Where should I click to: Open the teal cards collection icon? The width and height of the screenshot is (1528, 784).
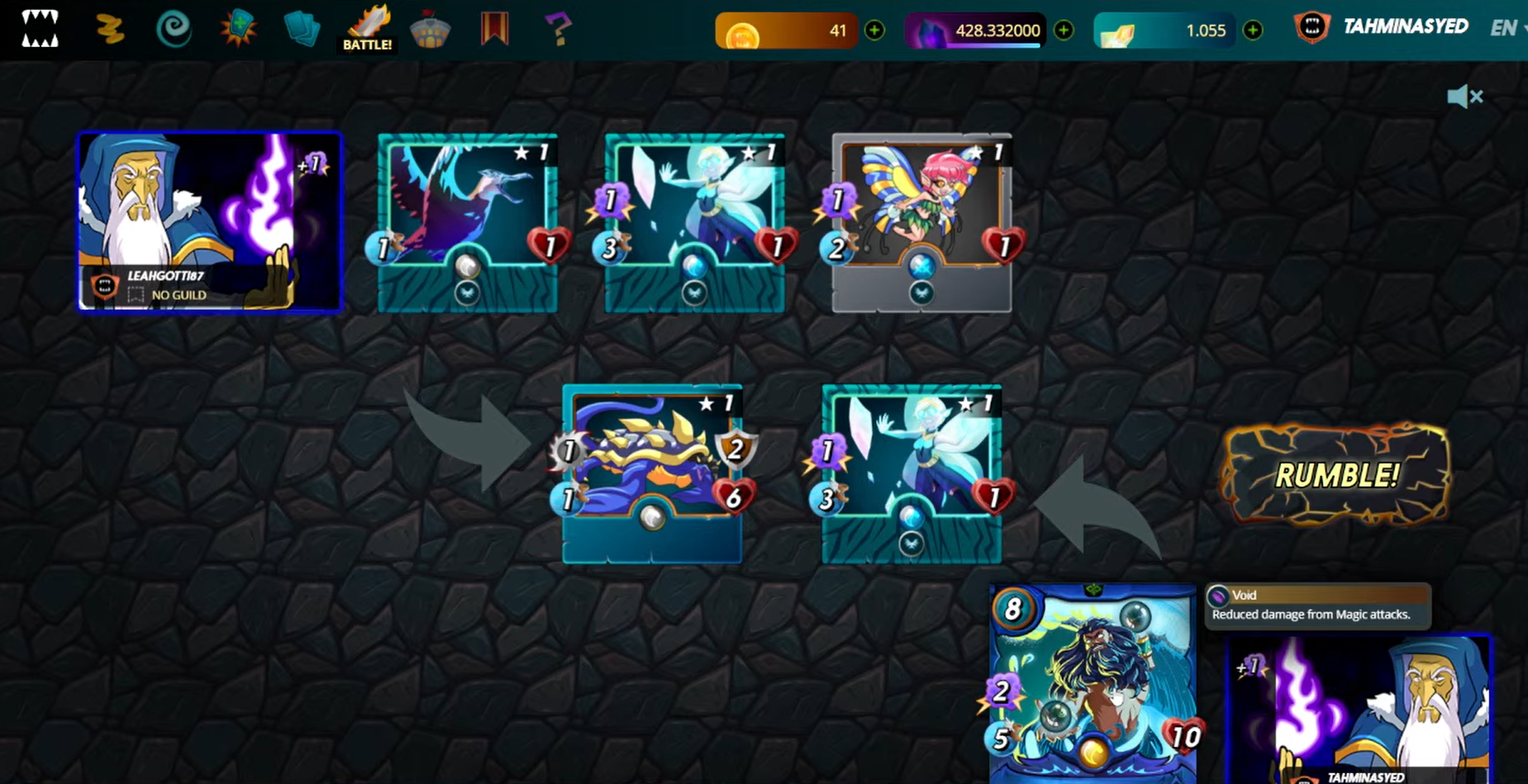pyautogui.click(x=302, y=30)
